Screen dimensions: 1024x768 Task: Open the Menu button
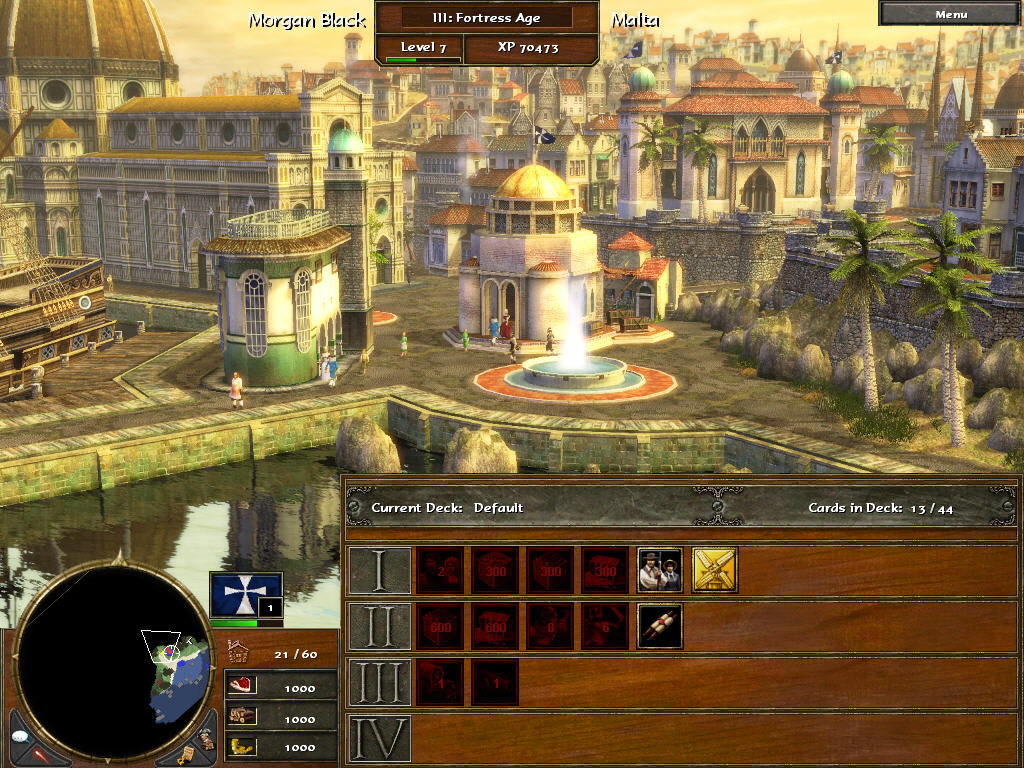(x=950, y=14)
